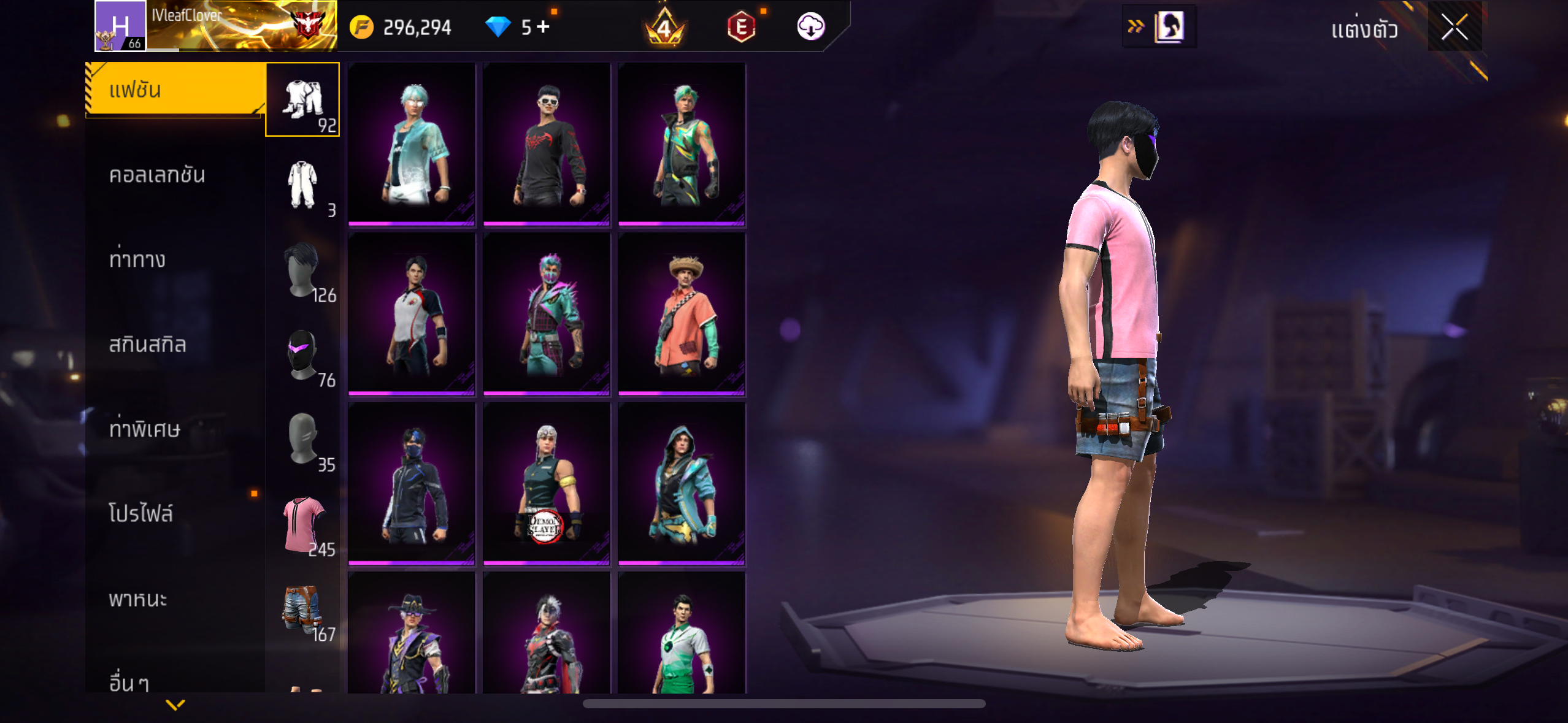Select the denim shorts bottoms category

coord(302,609)
